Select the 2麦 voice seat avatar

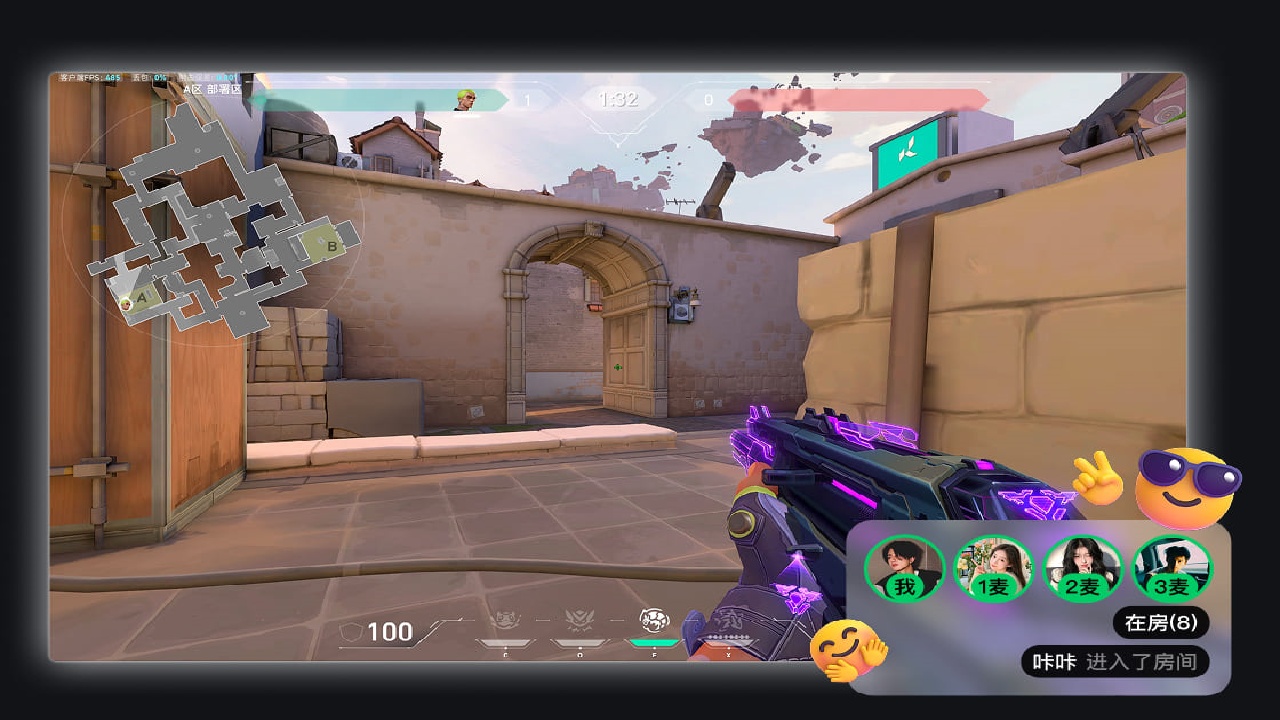pos(1082,569)
